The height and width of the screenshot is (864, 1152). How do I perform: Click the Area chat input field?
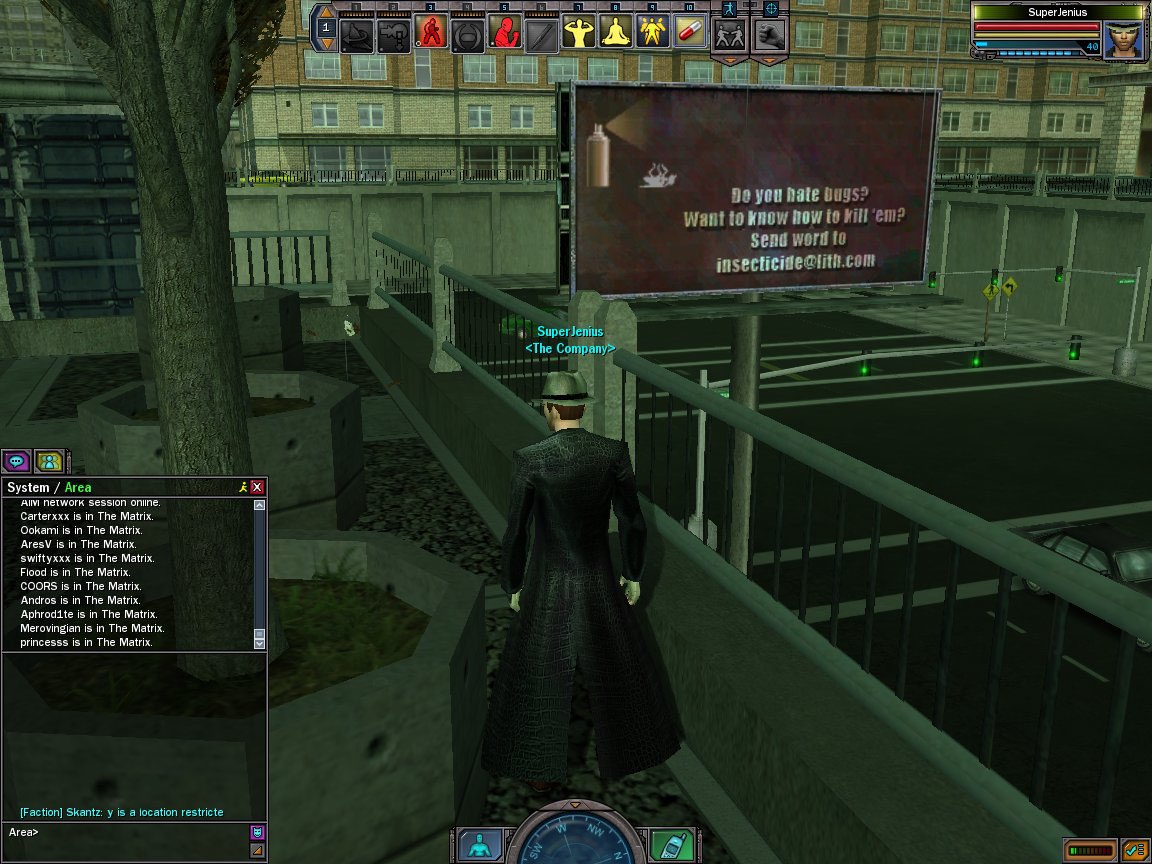click(x=130, y=832)
